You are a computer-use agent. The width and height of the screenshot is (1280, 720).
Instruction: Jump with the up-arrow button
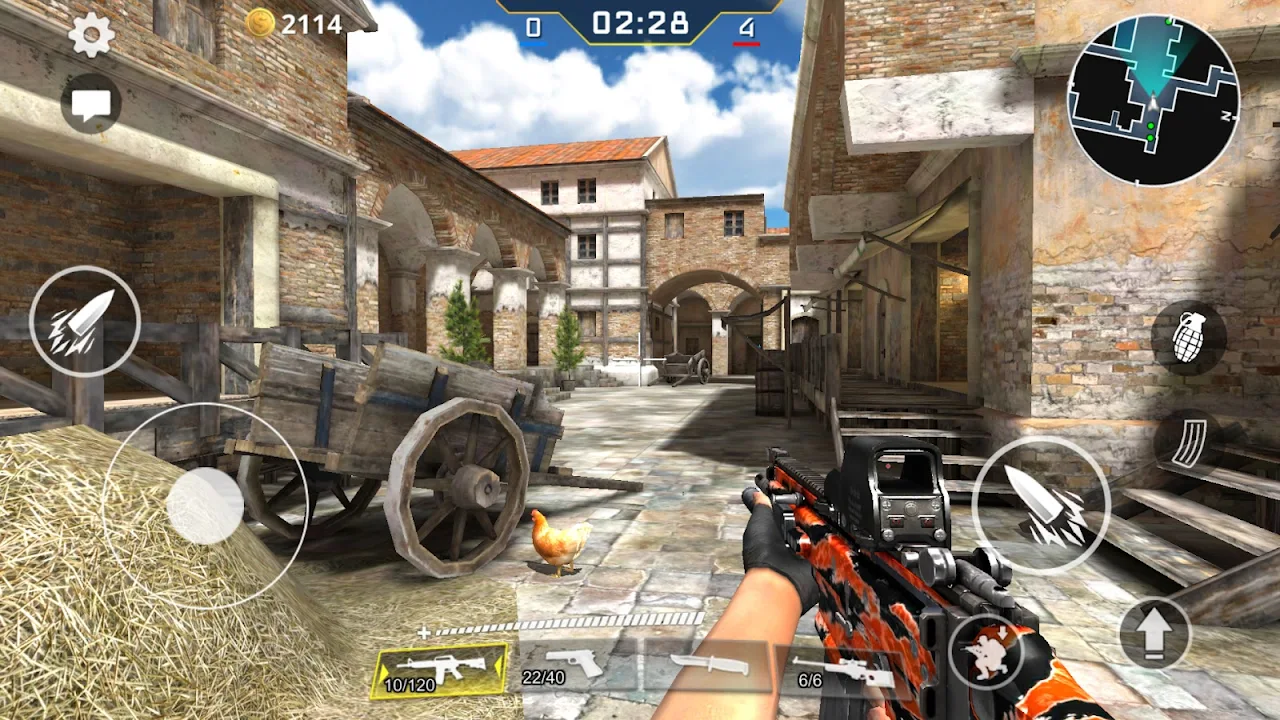point(1155,633)
